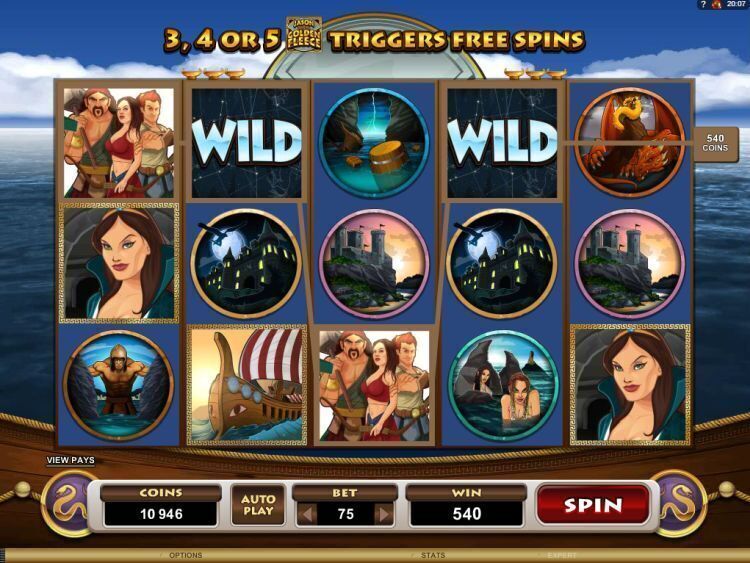Screen dimensions: 750x563
Task: Switch to Expert mode
Action: 561,555
